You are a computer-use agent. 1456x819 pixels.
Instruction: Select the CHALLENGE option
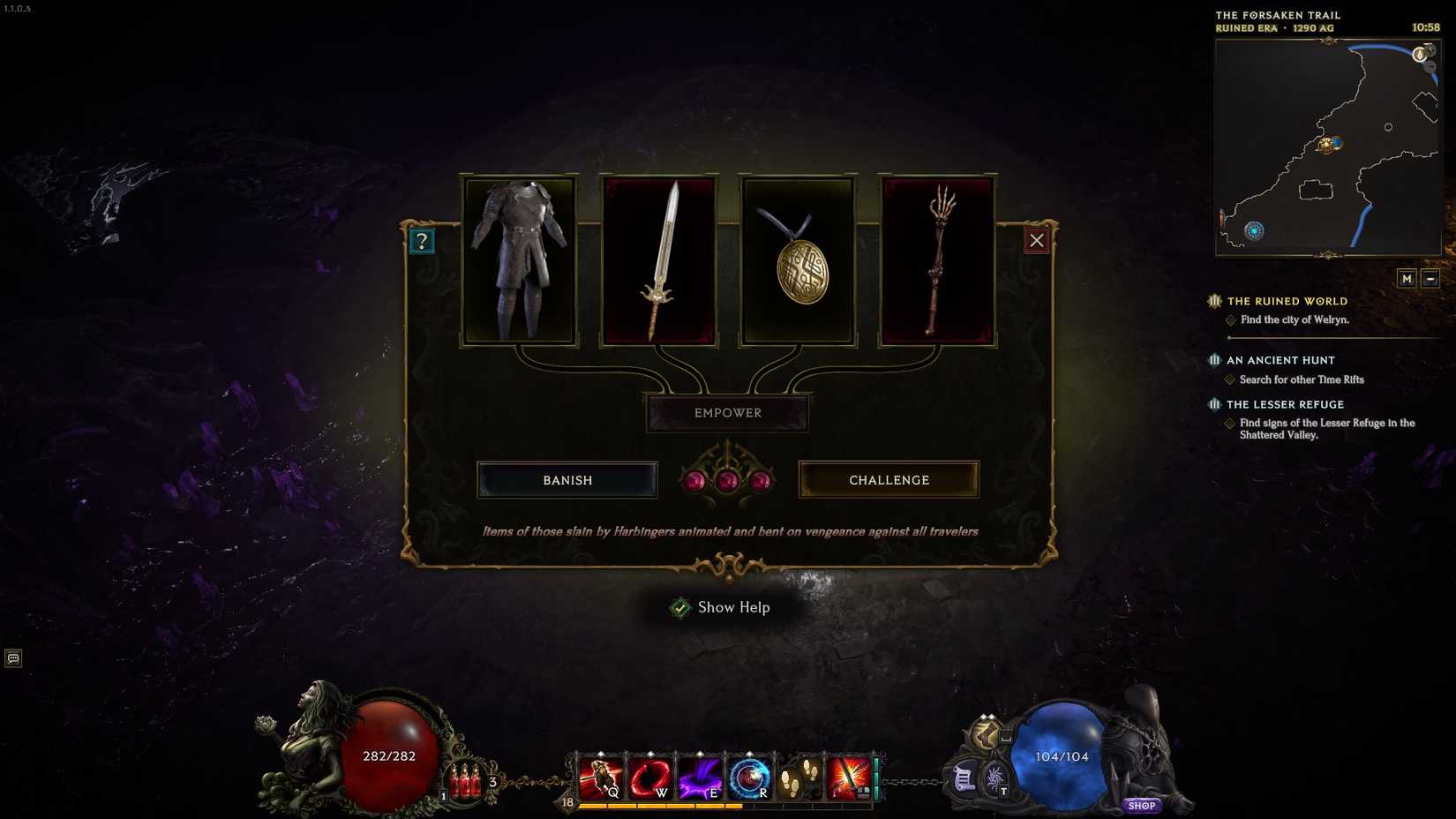pyautogui.click(x=889, y=480)
